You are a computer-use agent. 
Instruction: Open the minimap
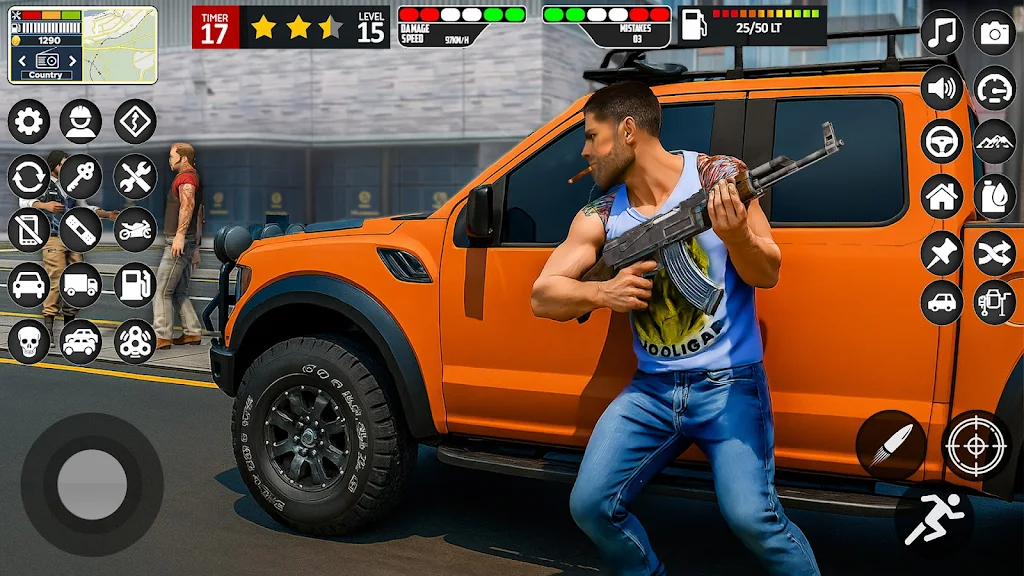[x=119, y=44]
